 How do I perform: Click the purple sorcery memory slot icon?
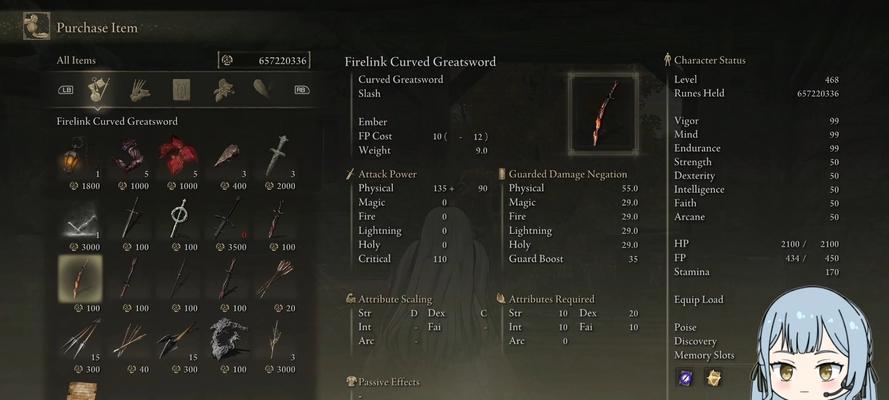click(x=686, y=377)
